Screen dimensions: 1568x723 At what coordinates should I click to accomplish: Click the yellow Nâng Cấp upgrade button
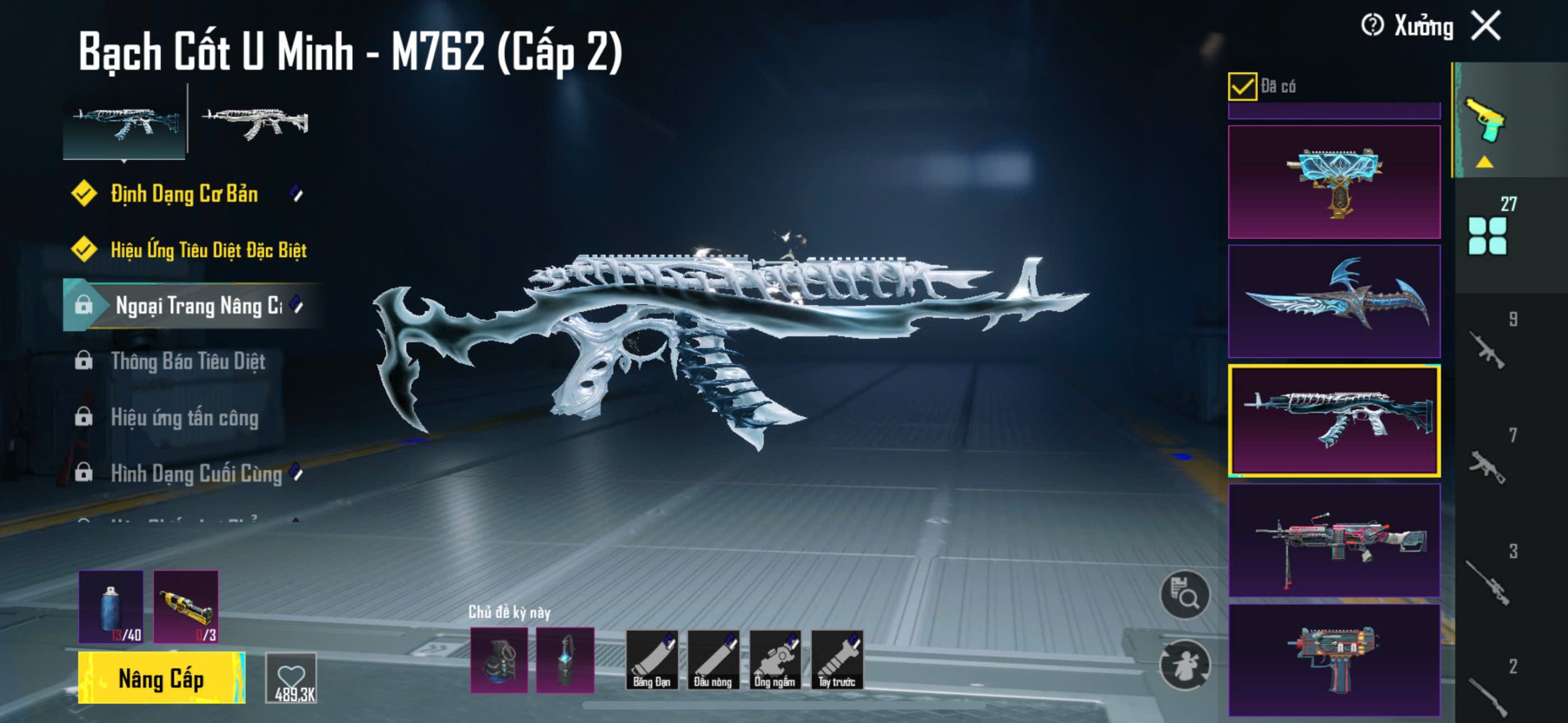[161, 678]
